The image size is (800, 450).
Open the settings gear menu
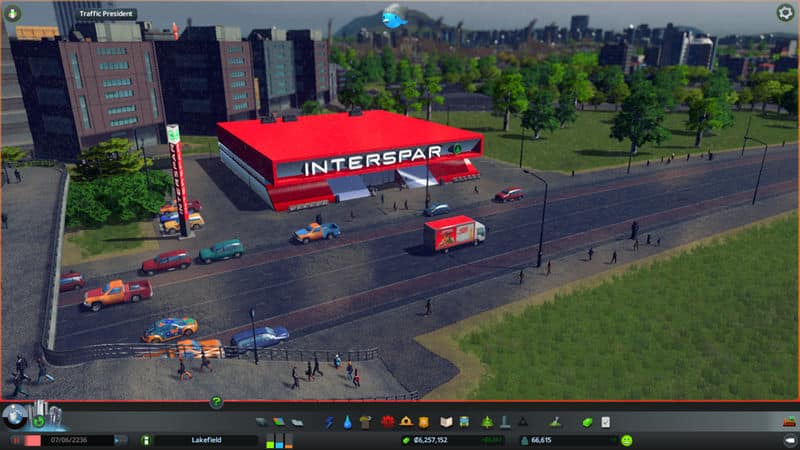(x=785, y=13)
